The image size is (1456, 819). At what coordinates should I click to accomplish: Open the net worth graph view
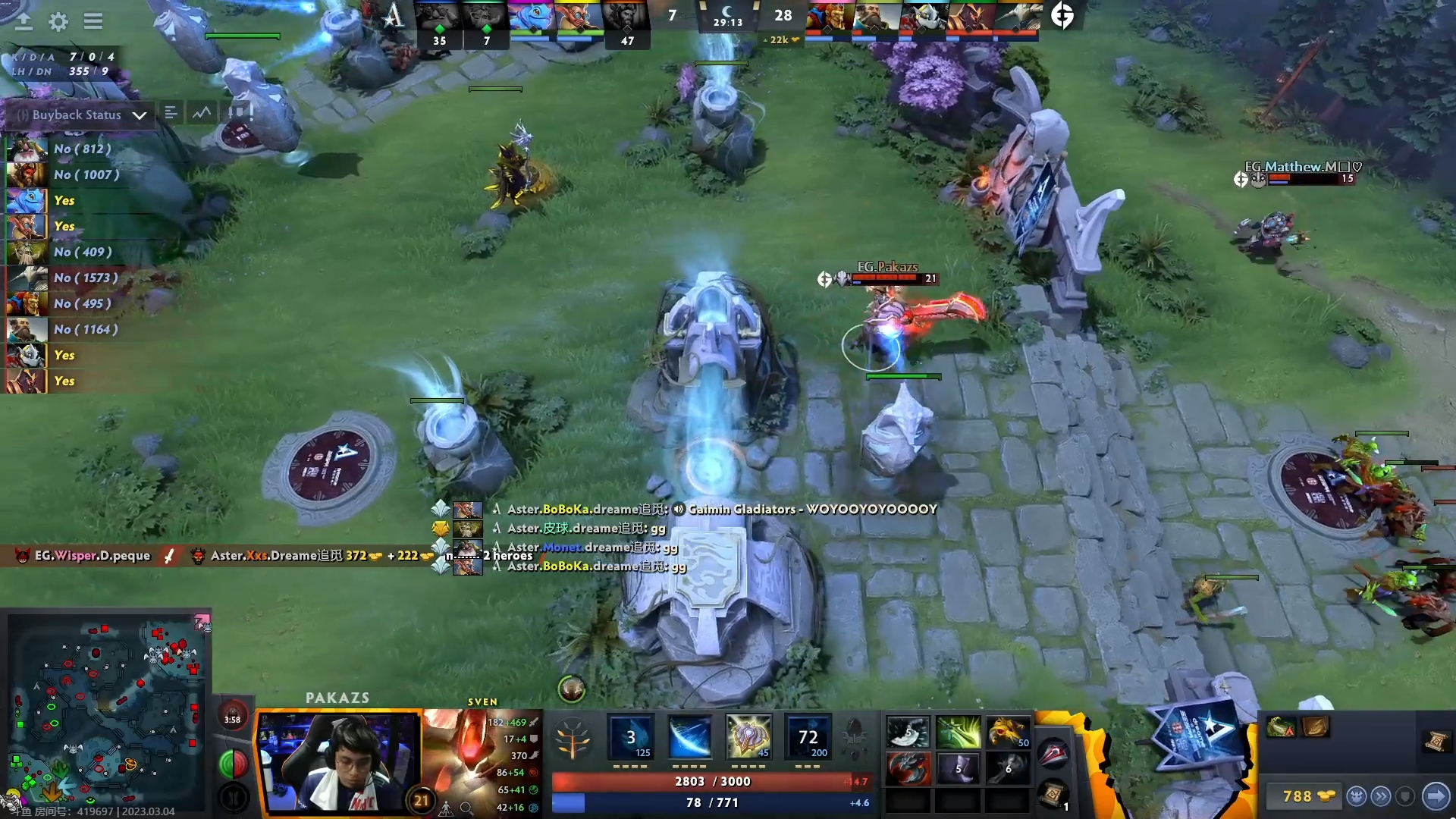coord(200,112)
